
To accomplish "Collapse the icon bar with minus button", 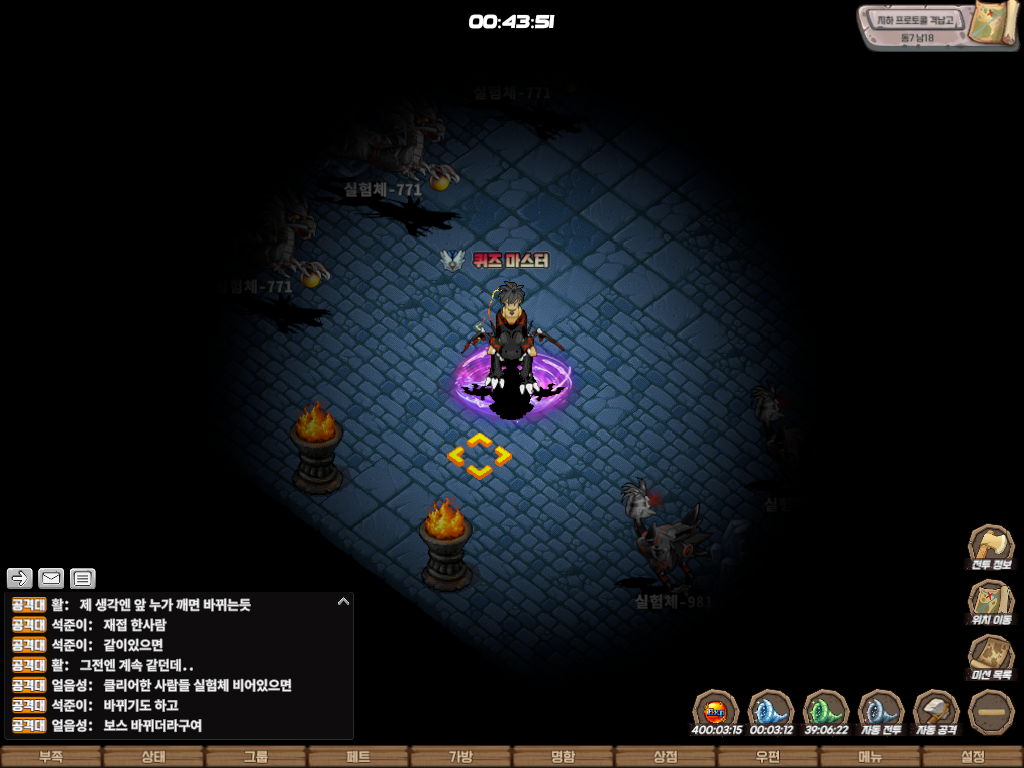I will coord(991,713).
